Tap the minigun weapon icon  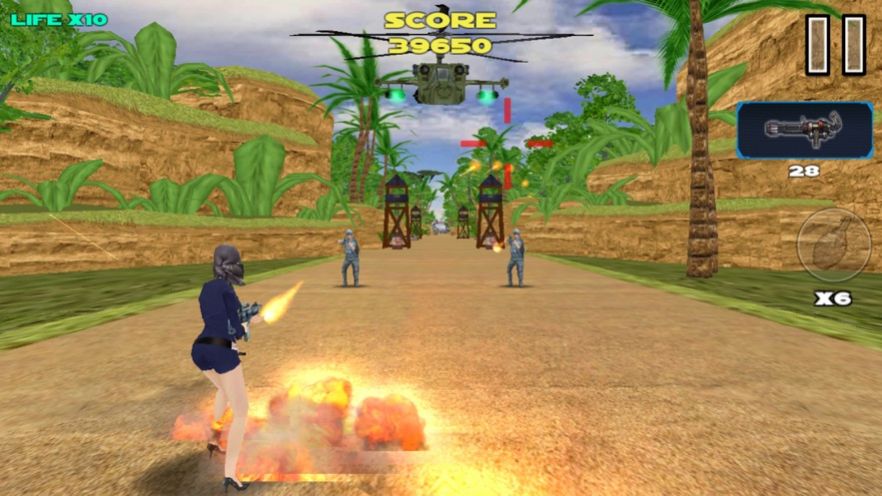pos(804,130)
